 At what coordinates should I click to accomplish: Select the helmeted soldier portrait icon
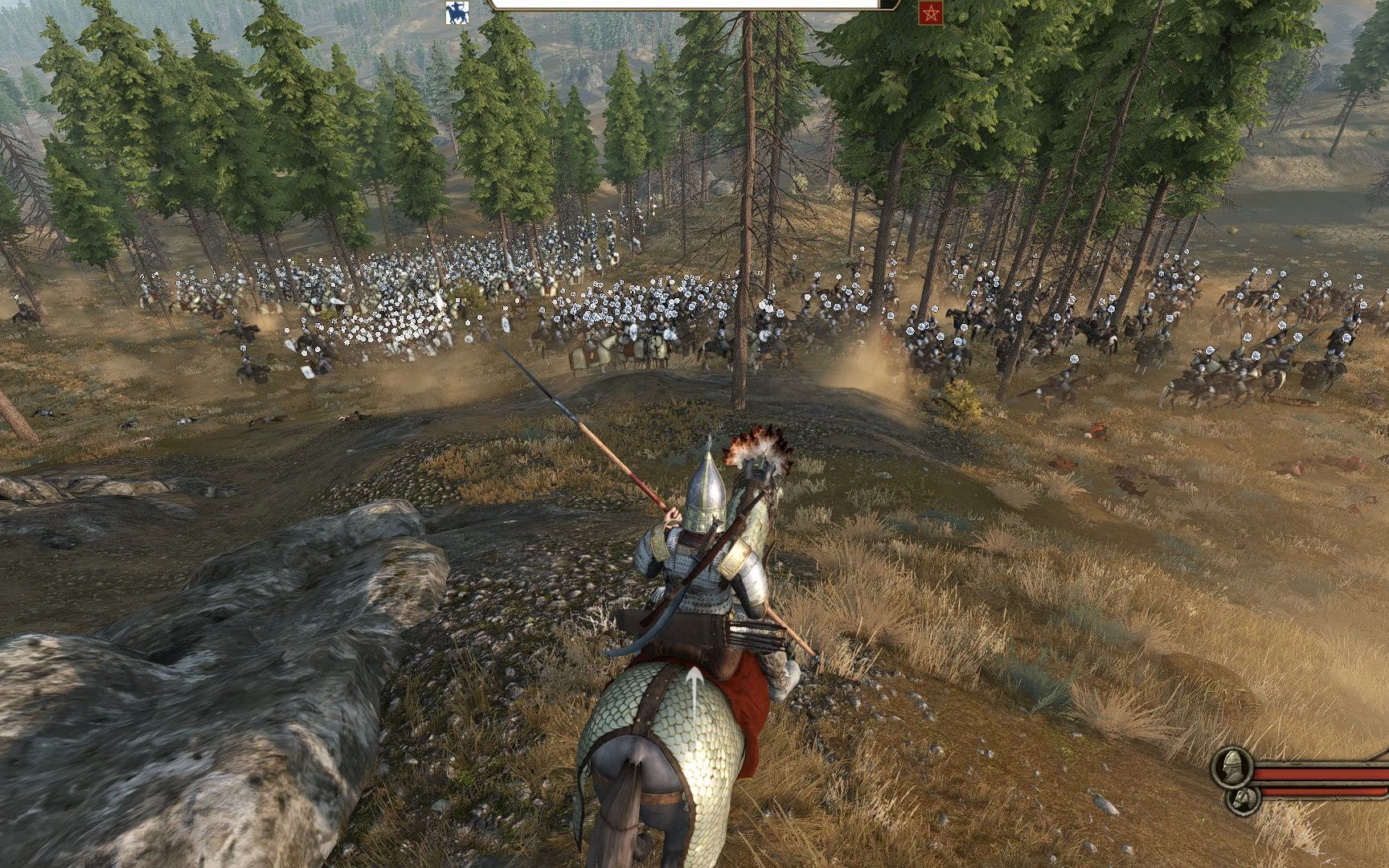click(1231, 767)
